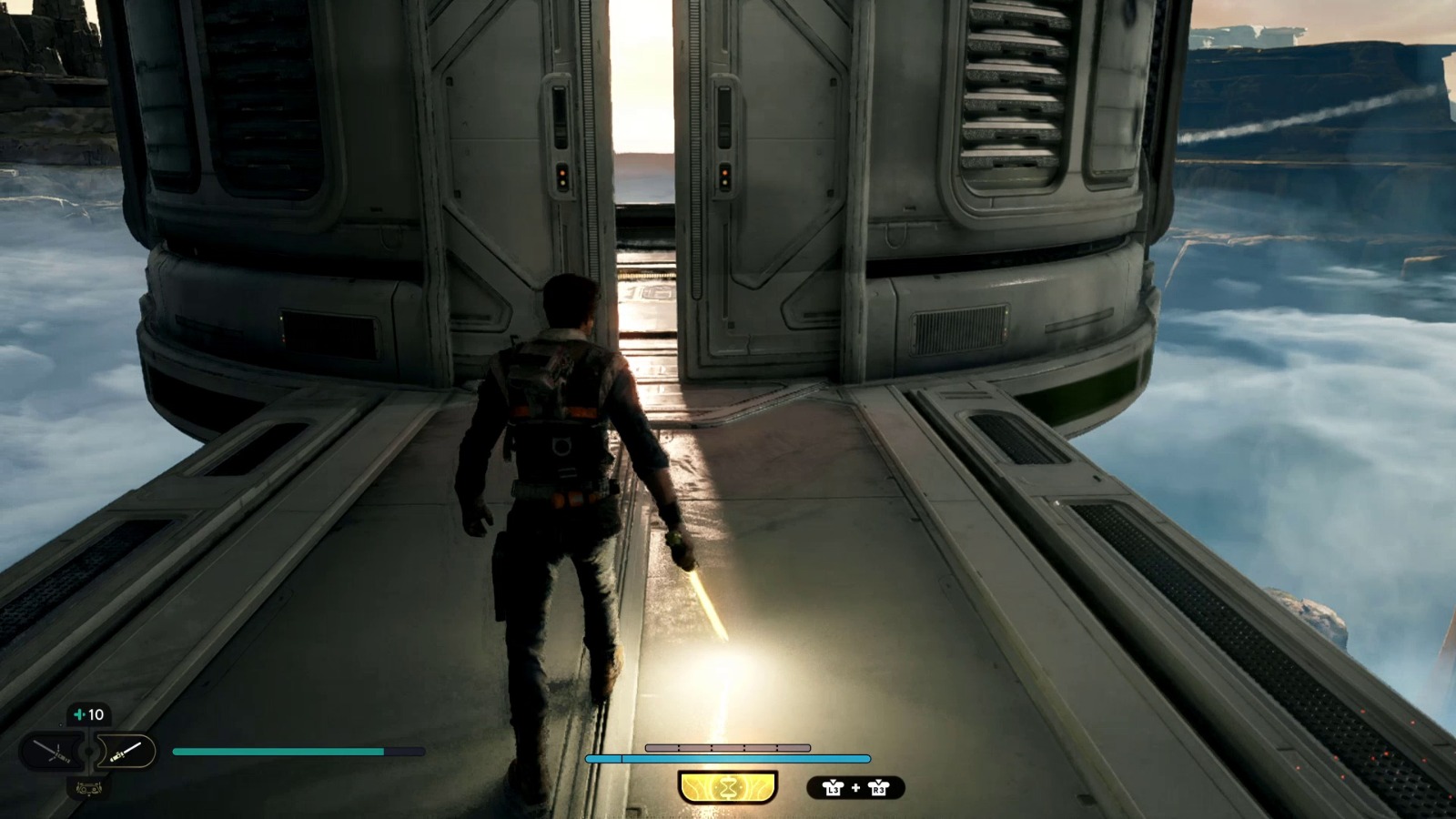Click the R3 stick icon in the prompt
Viewport: 1456px width, 819px height.
[x=879, y=788]
